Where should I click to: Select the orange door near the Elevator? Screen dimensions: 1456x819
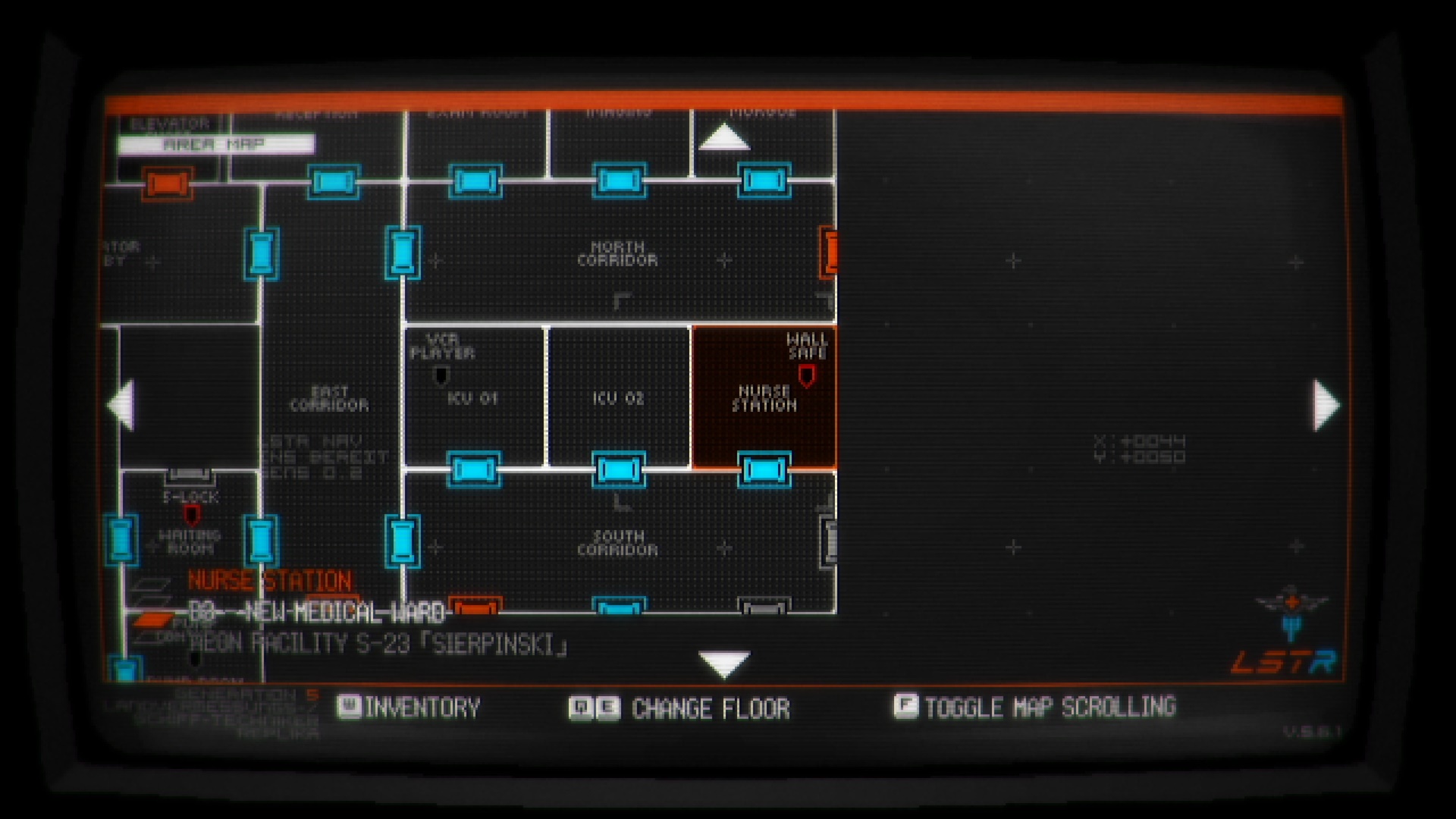click(168, 185)
